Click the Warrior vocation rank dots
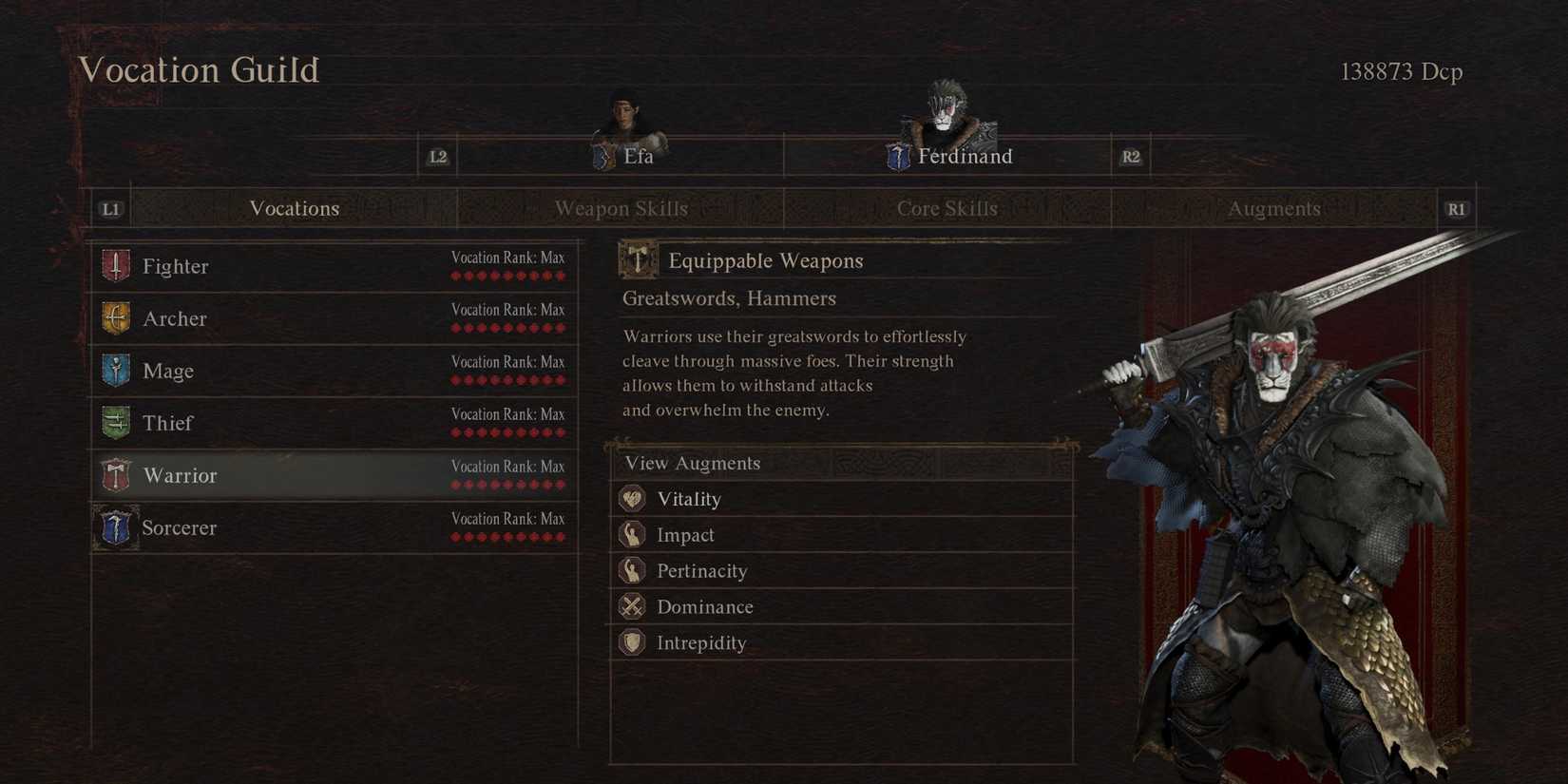The height and width of the screenshot is (784, 1568). click(x=508, y=484)
